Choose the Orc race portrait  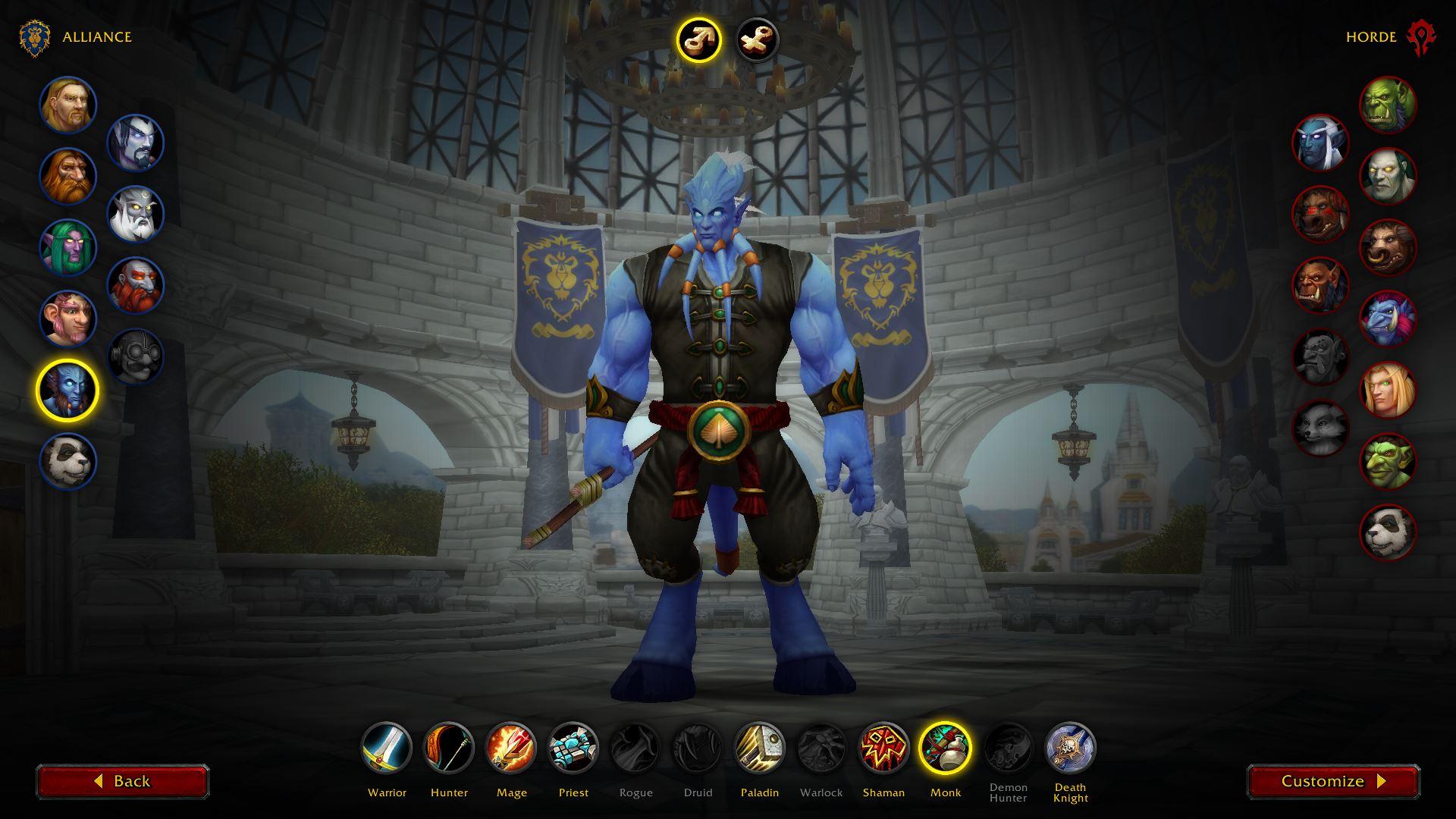pyautogui.click(x=1388, y=105)
